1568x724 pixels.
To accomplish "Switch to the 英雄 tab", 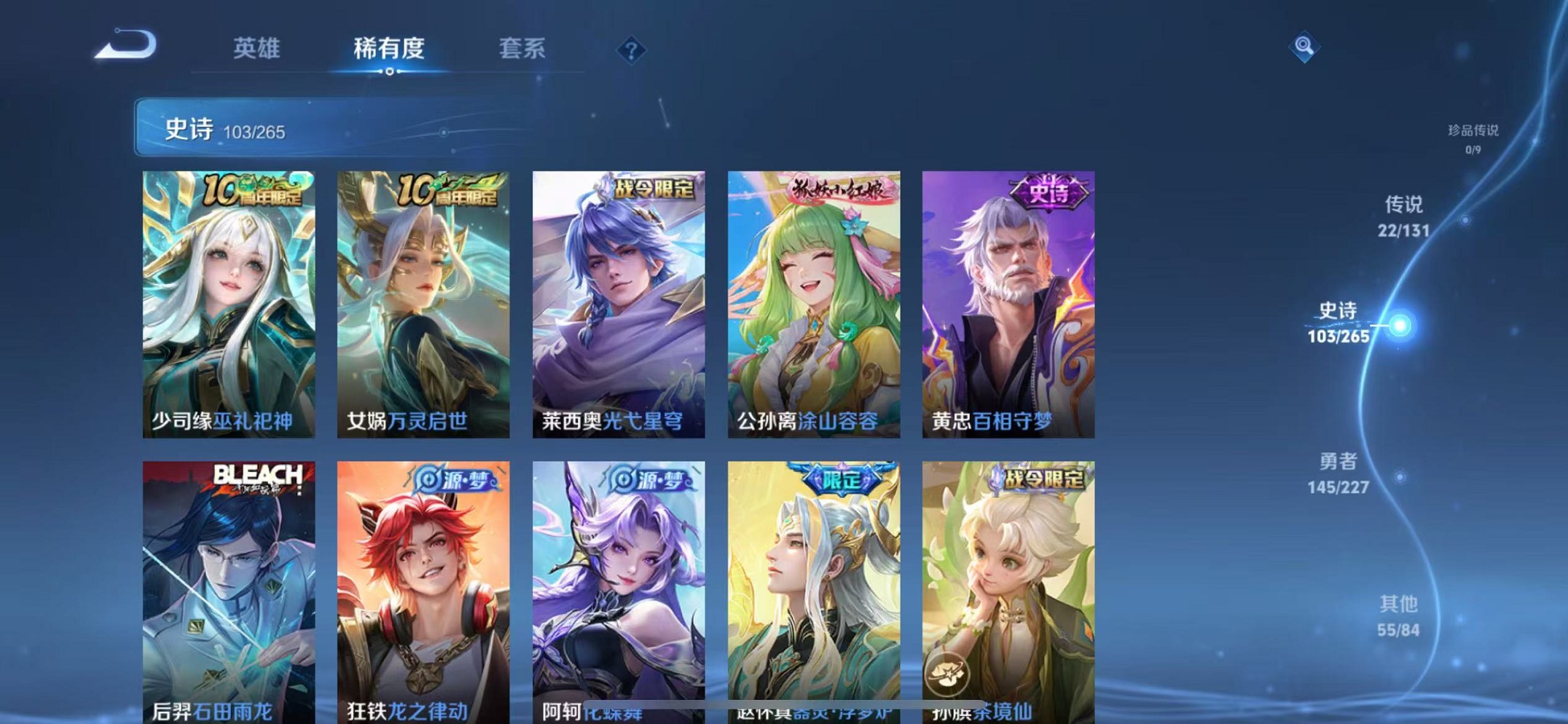I will coord(254,49).
